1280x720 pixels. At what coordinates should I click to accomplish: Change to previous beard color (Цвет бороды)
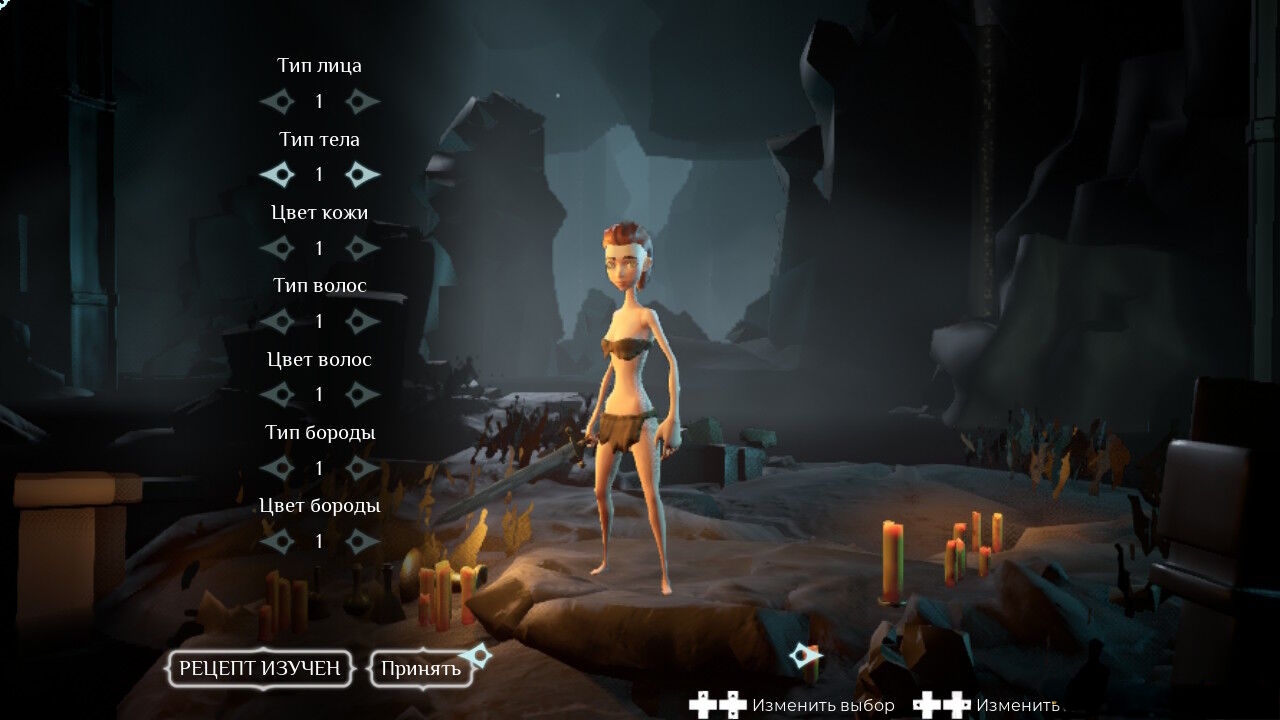(277, 541)
